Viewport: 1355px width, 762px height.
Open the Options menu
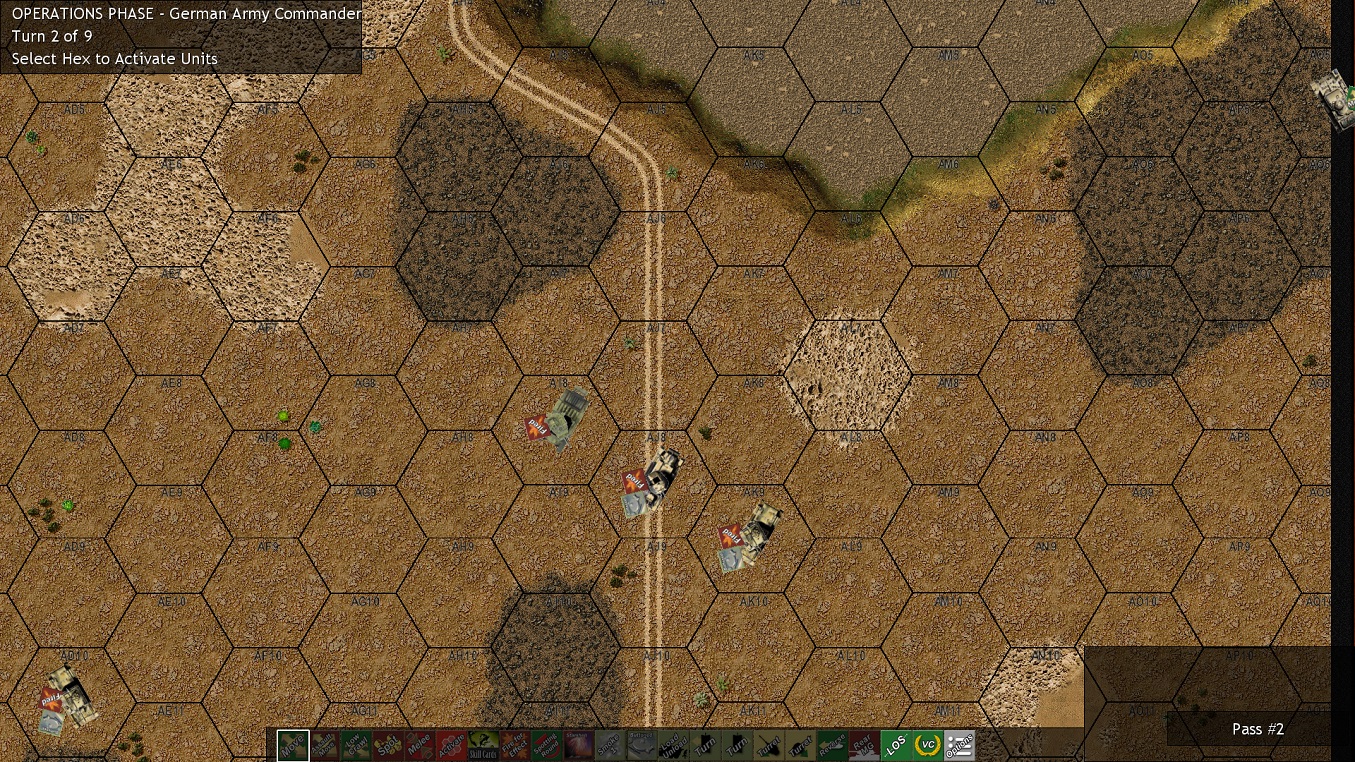coord(961,745)
